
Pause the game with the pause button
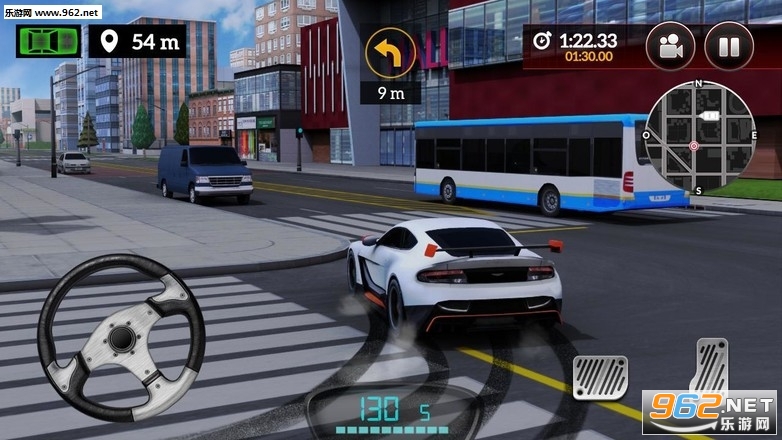(729, 46)
